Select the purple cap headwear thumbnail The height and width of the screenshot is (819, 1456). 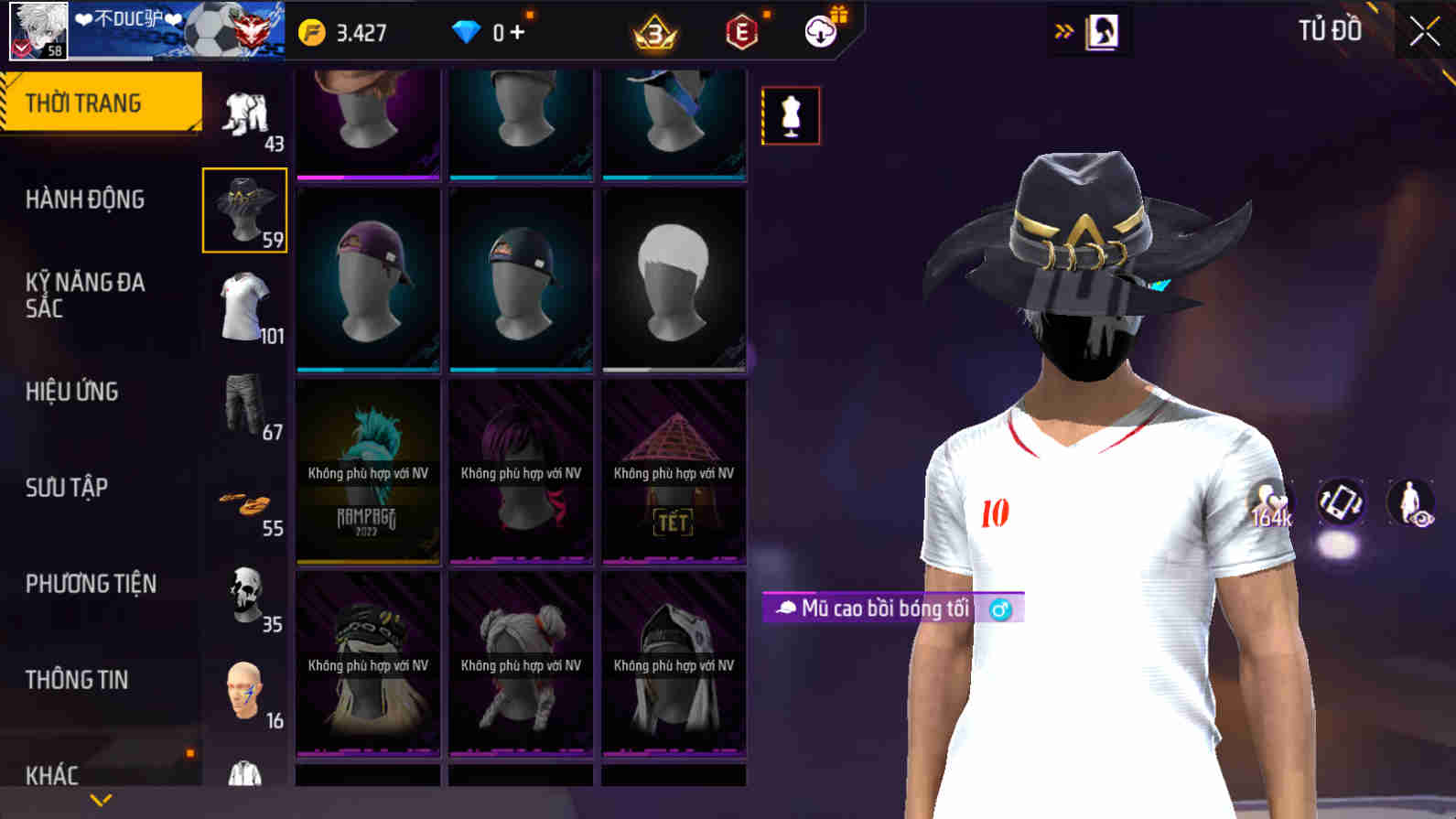(367, 279)
